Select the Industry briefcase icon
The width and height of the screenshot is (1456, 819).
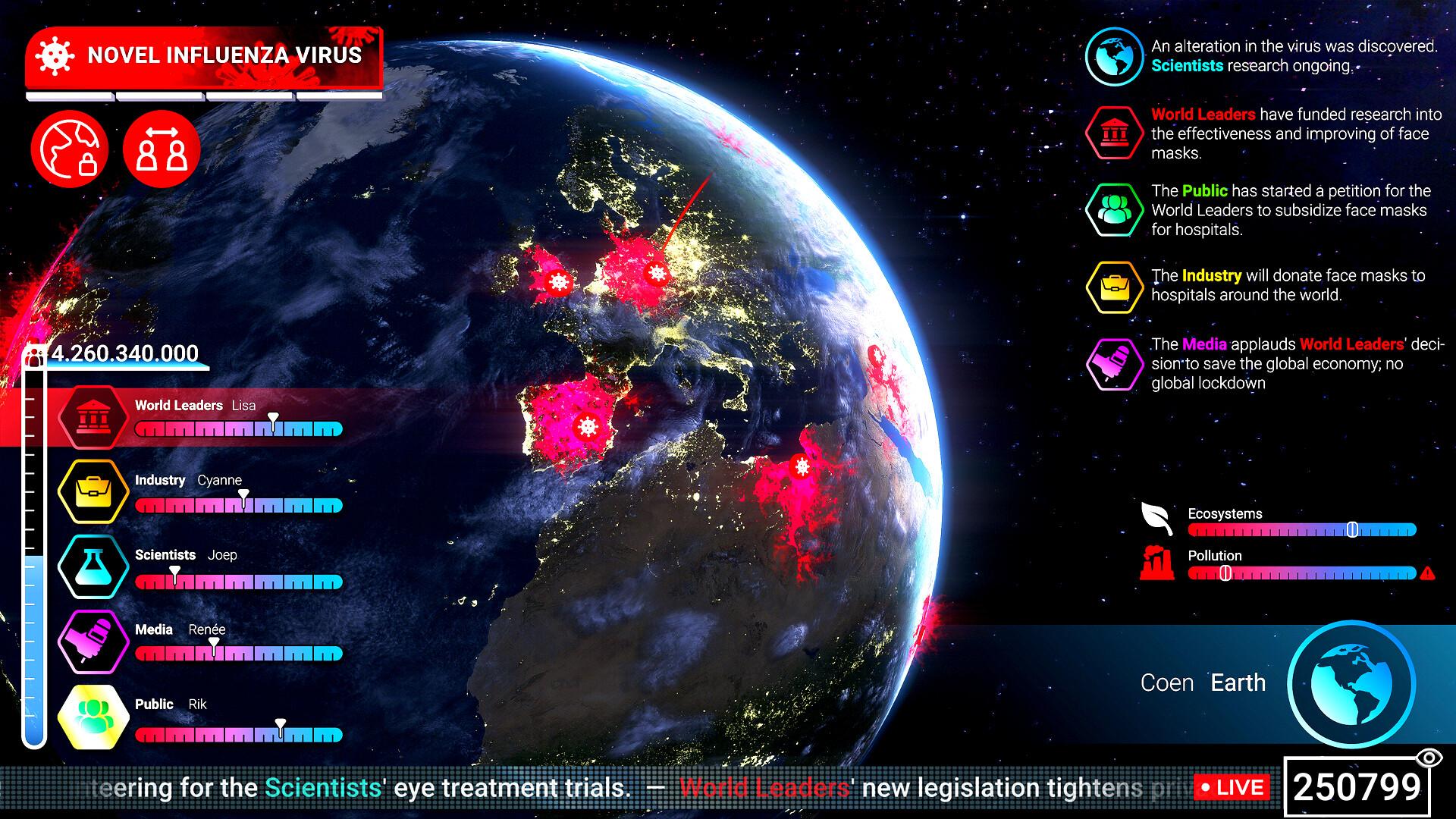tap(93, 491)
